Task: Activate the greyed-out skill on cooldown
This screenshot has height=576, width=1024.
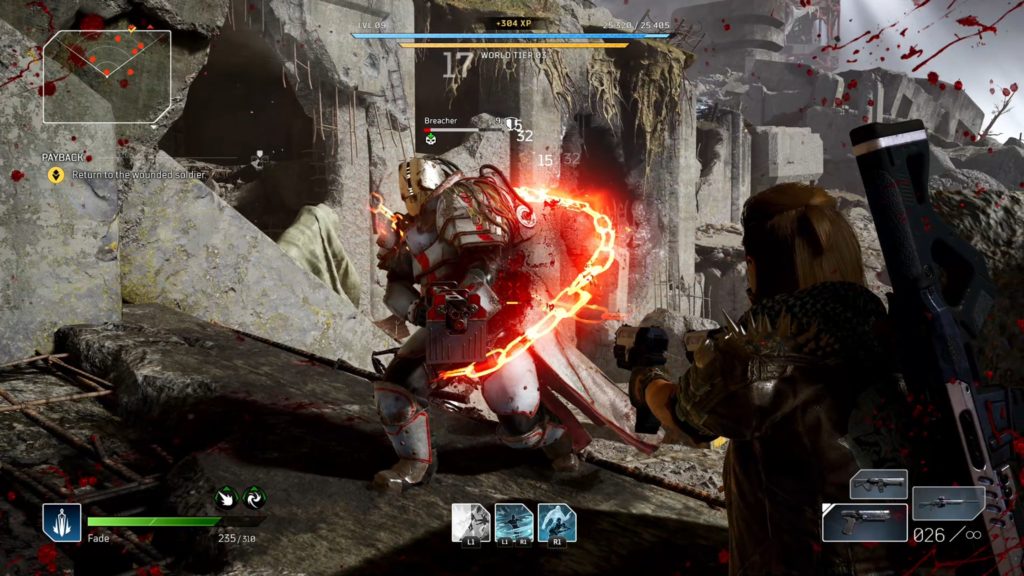Action: 471,523
